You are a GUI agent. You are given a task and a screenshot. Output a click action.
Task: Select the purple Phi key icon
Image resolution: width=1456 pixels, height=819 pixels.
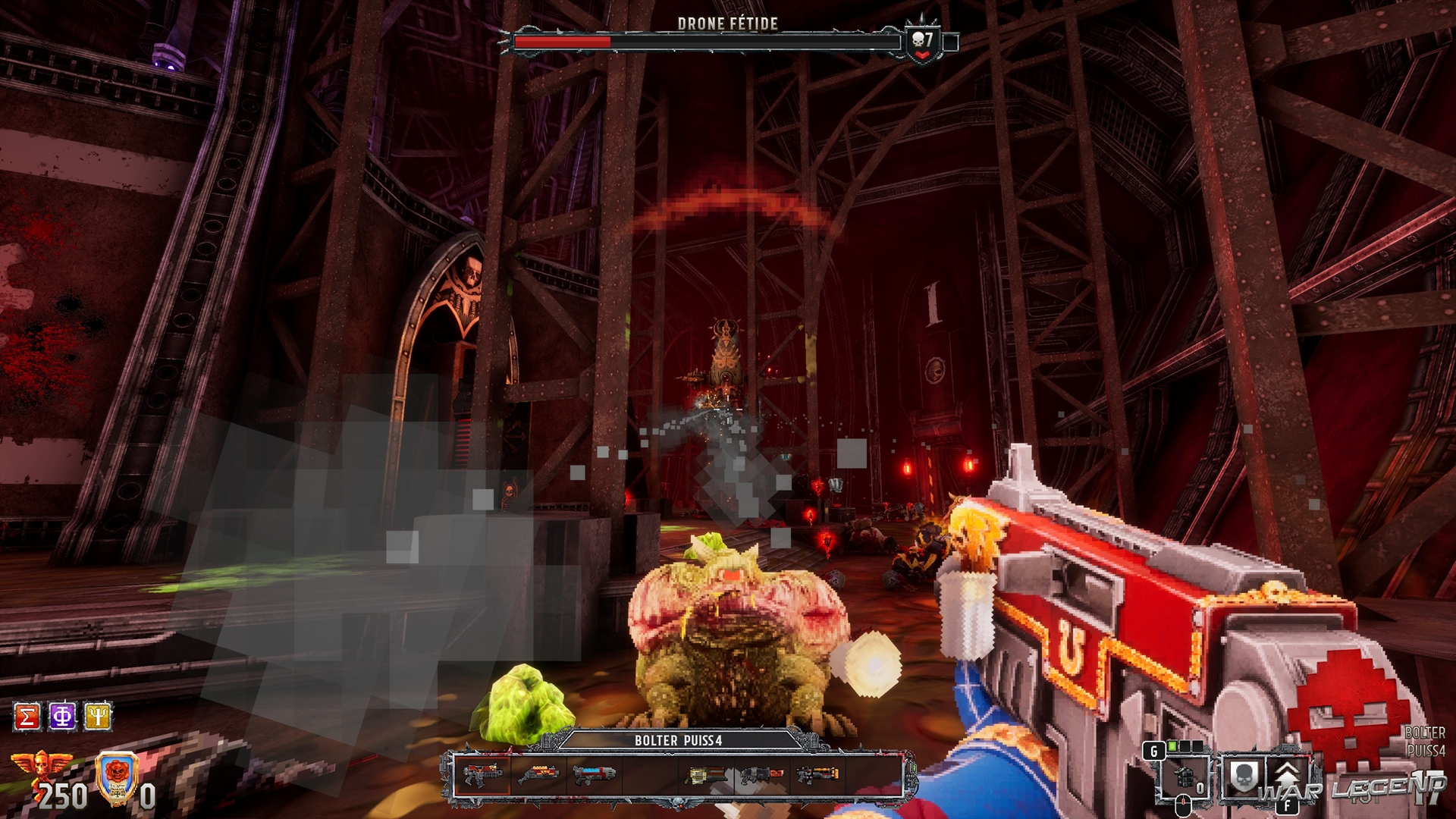click(x=62, y=717)
